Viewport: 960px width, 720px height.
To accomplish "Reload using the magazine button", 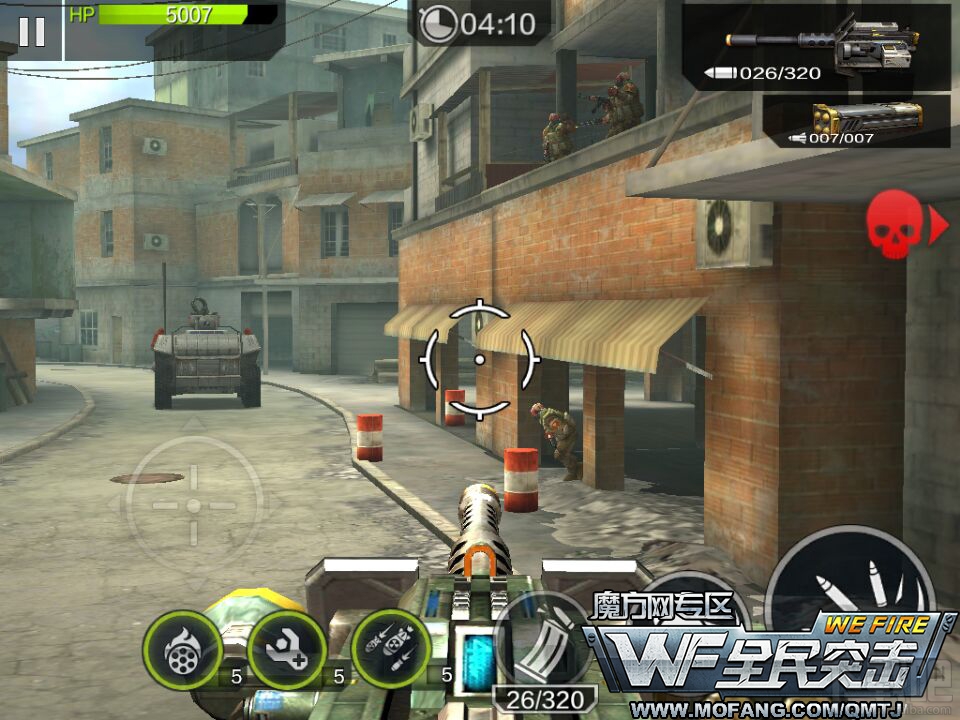I will coord(541,640).
